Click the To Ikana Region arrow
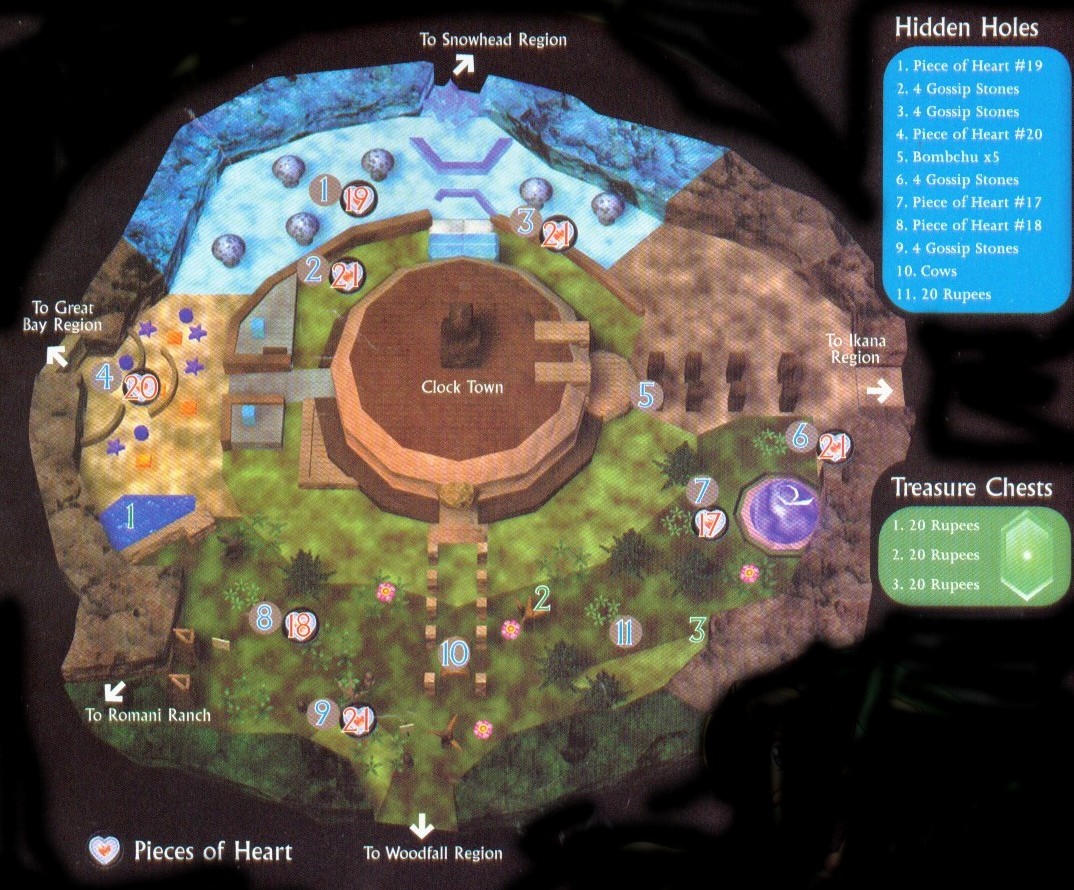The height and width of the screenshot is (890, 1074). click(879, 392)
